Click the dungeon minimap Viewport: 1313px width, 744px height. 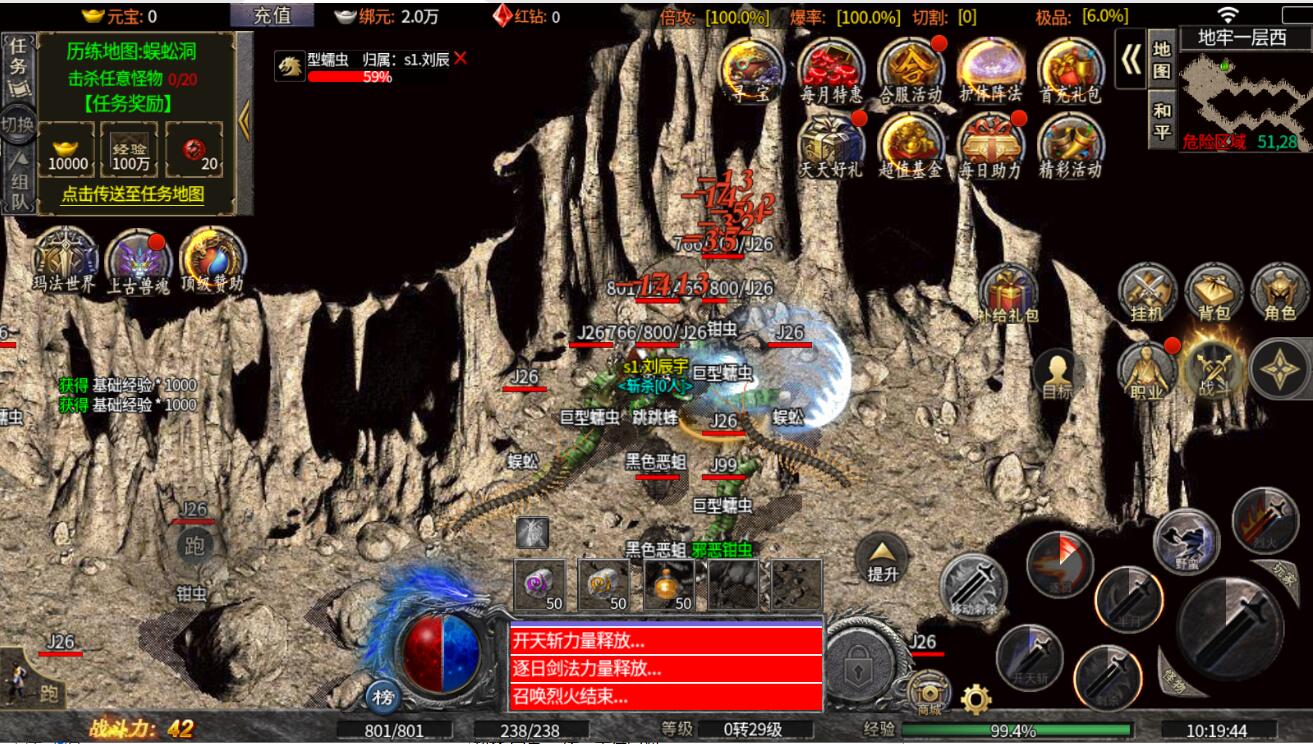tap(1241, 90)
